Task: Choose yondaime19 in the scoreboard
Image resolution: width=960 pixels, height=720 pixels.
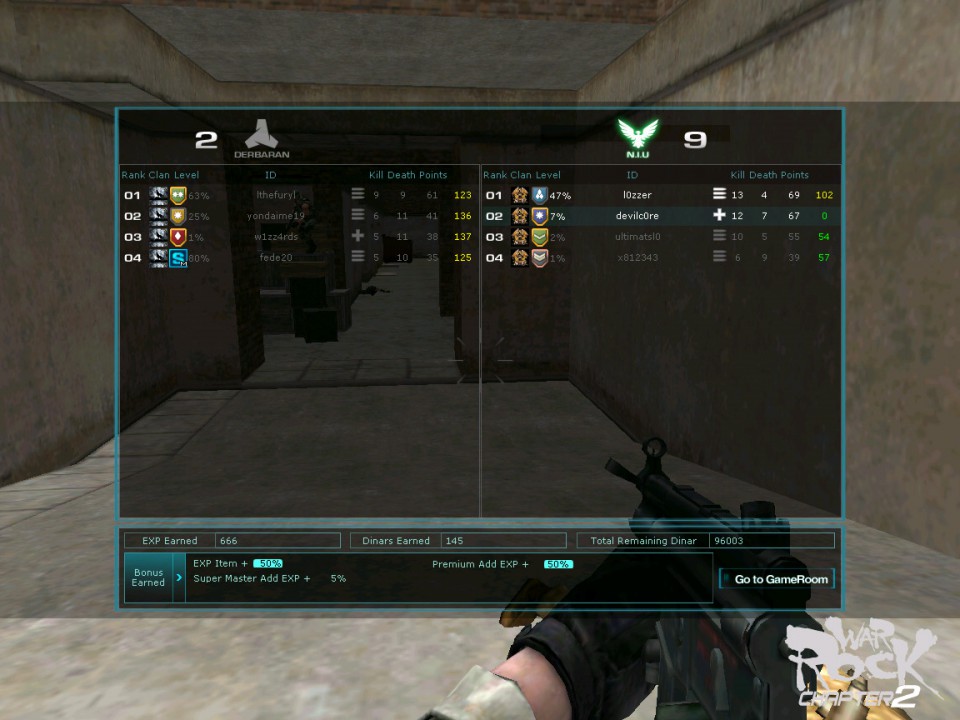Action: click(276, 216)
